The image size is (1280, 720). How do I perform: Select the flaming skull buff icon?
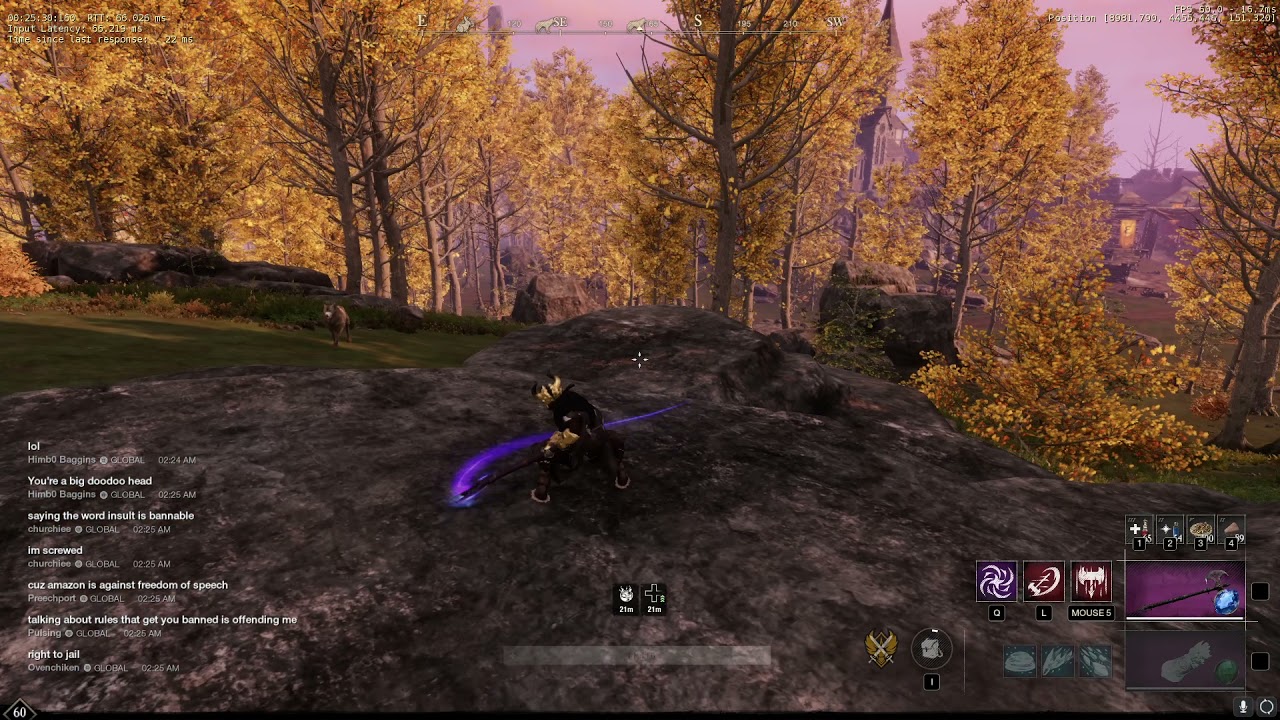(x=626, y=595)
